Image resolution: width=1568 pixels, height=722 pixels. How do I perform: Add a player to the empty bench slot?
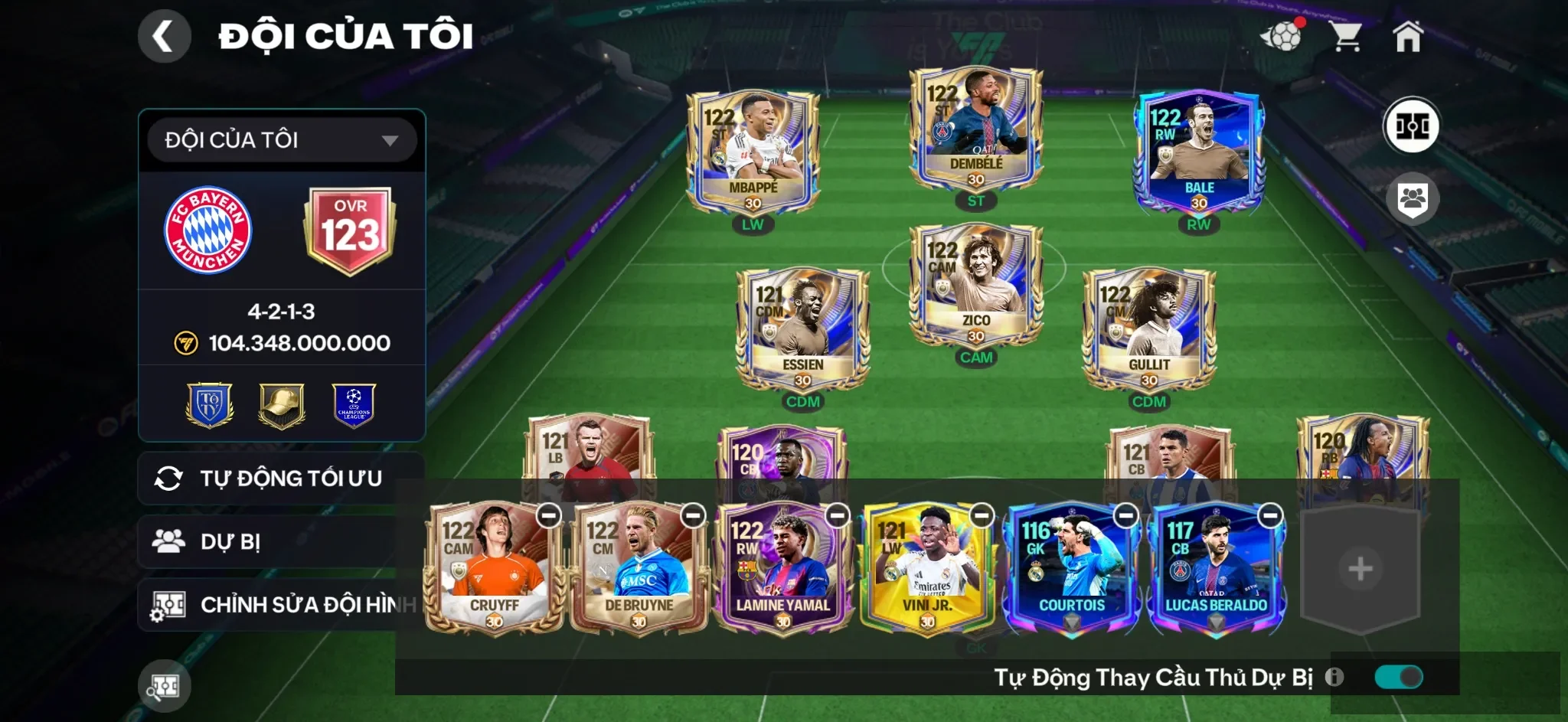[x=1360, y=569]
